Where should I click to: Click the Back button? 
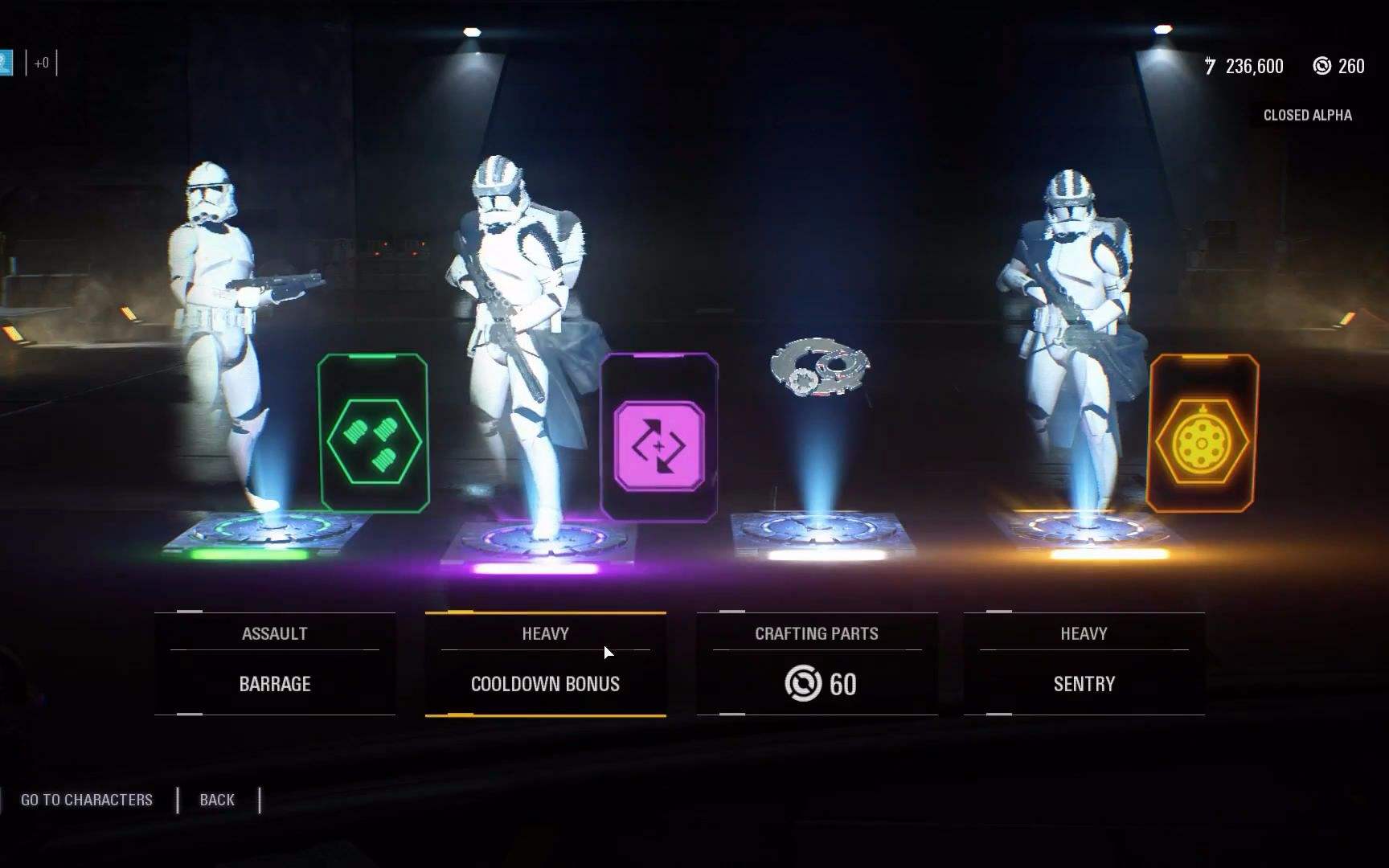click(x=217, y=800)
